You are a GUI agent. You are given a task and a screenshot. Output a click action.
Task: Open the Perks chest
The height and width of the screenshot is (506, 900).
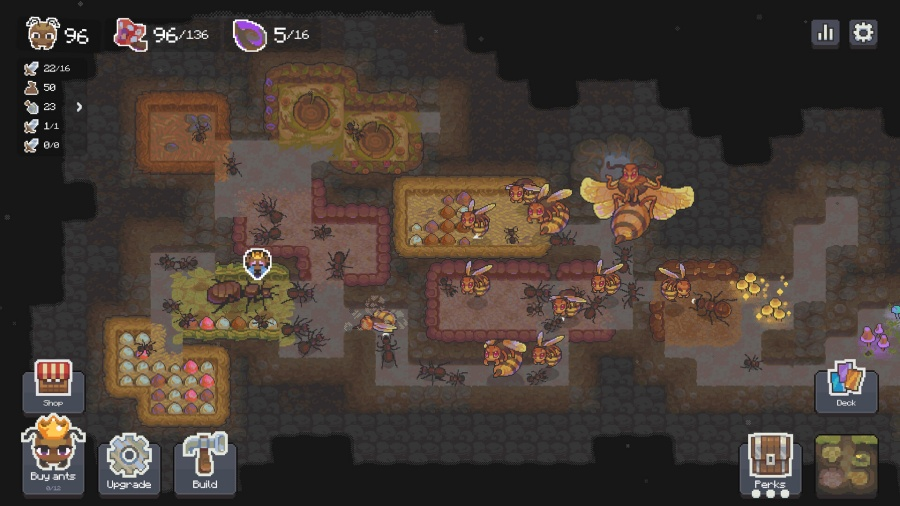(770, 463)
